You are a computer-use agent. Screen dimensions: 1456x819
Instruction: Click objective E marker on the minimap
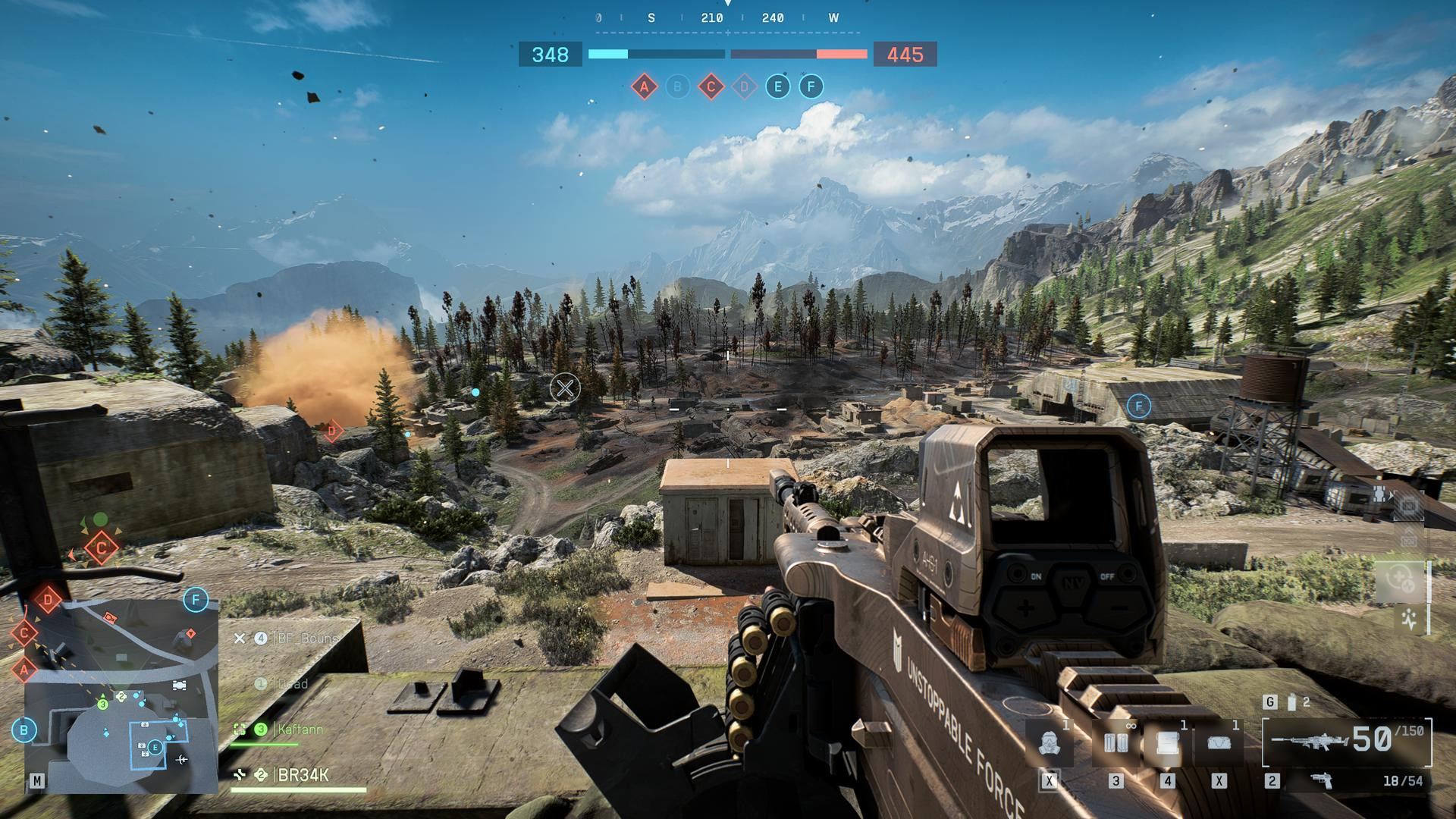(x=155, y=748)
